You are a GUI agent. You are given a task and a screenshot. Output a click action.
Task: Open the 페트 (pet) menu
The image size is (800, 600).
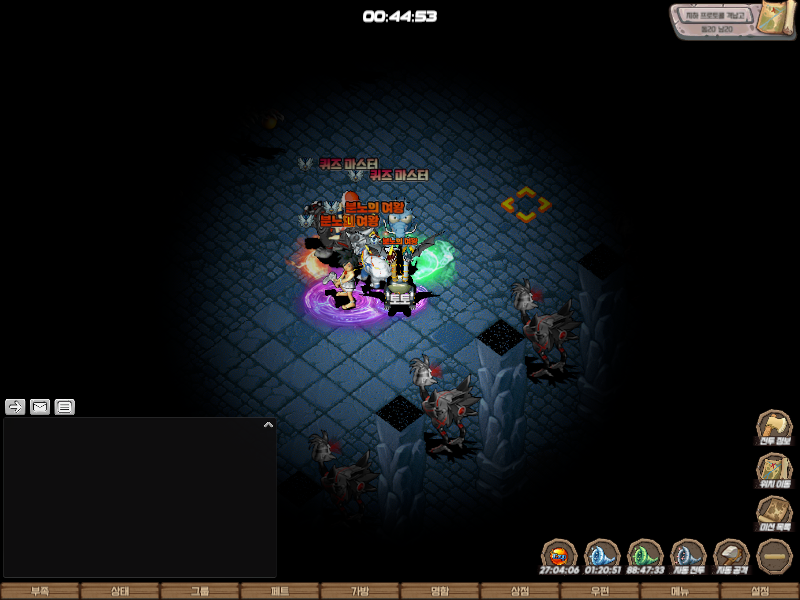280,591
